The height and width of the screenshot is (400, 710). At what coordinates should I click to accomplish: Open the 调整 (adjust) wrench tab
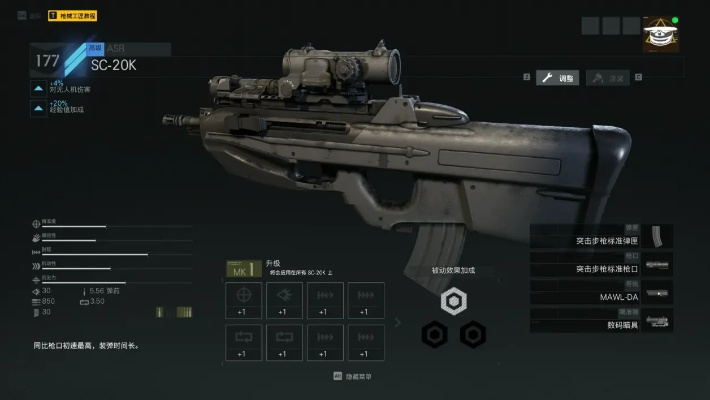pos(557,78)
